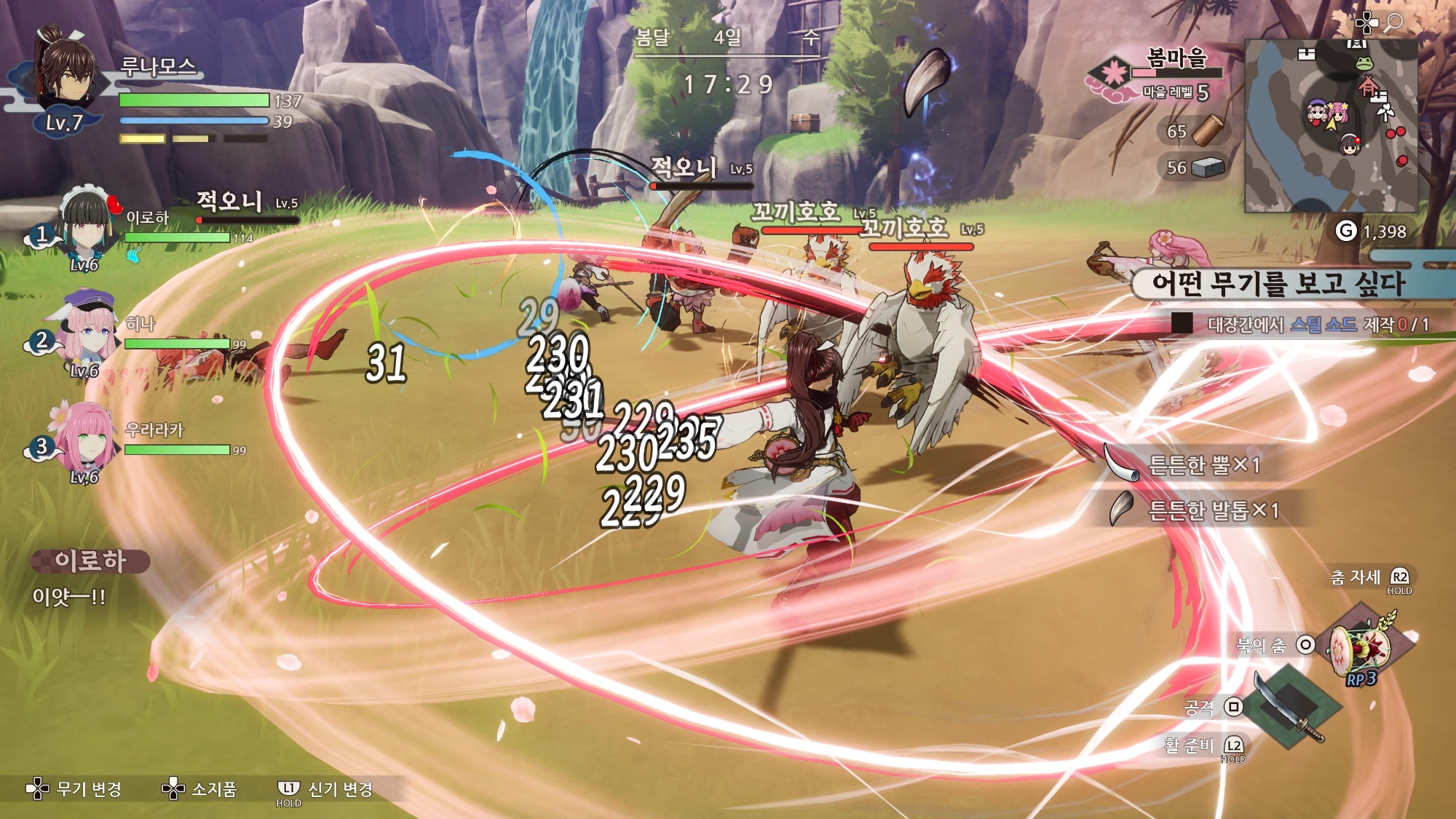The image size is (1456, 819).
Task: Select the 튼튼한 발톱 loot notification
Action: pyautogui.click(x=1201, y=510)
